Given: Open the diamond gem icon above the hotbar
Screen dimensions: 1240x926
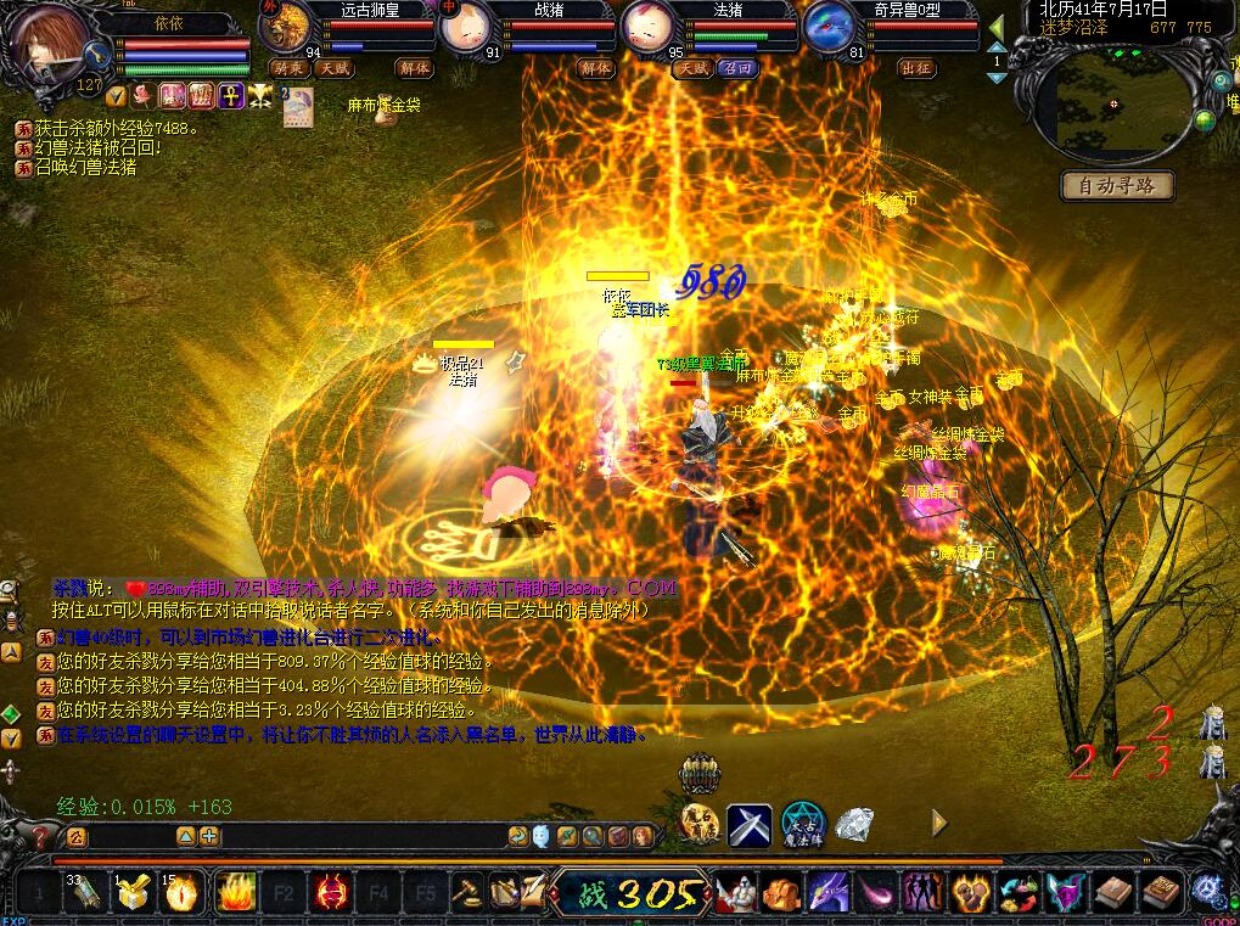Looking at the screenshot, I should 854,824.
